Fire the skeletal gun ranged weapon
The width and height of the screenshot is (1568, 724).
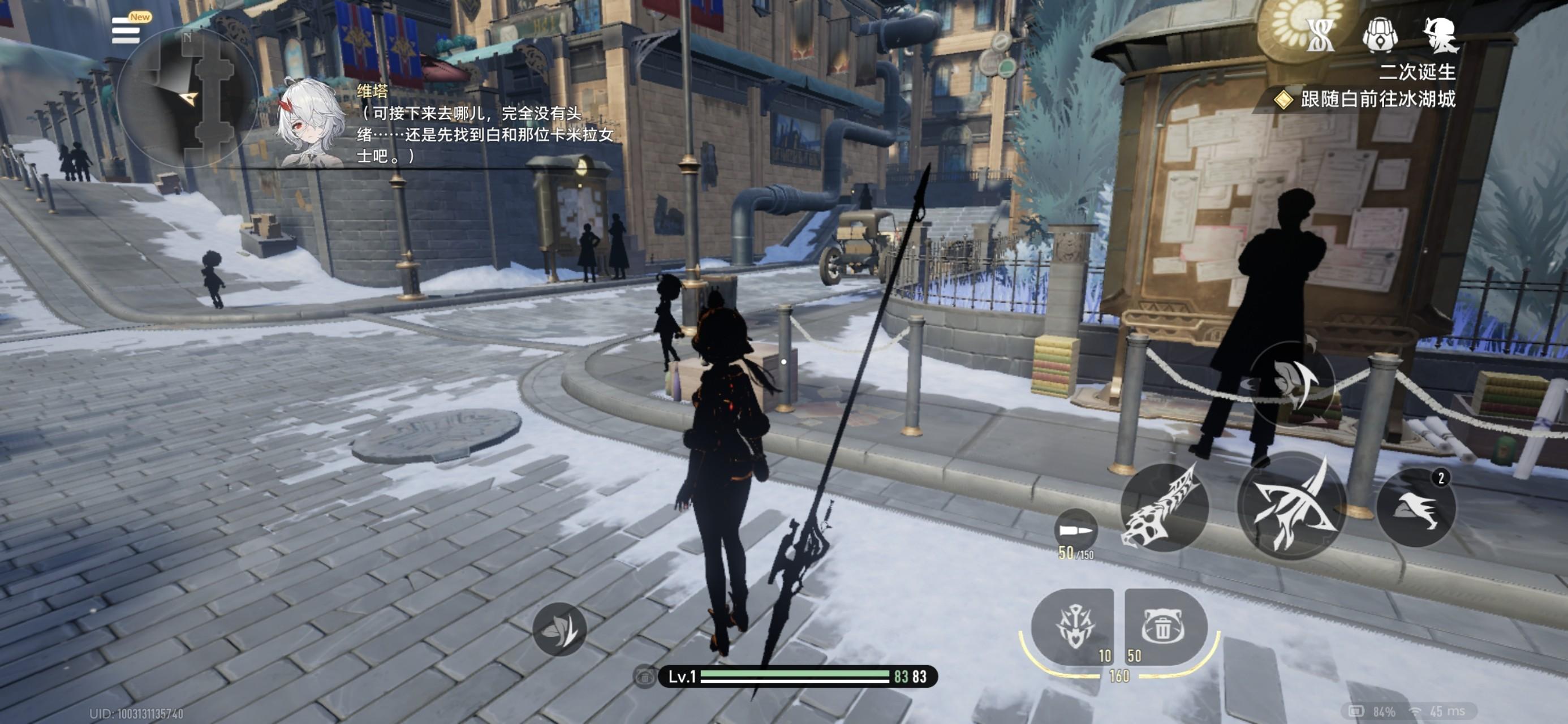point(1164,507)
